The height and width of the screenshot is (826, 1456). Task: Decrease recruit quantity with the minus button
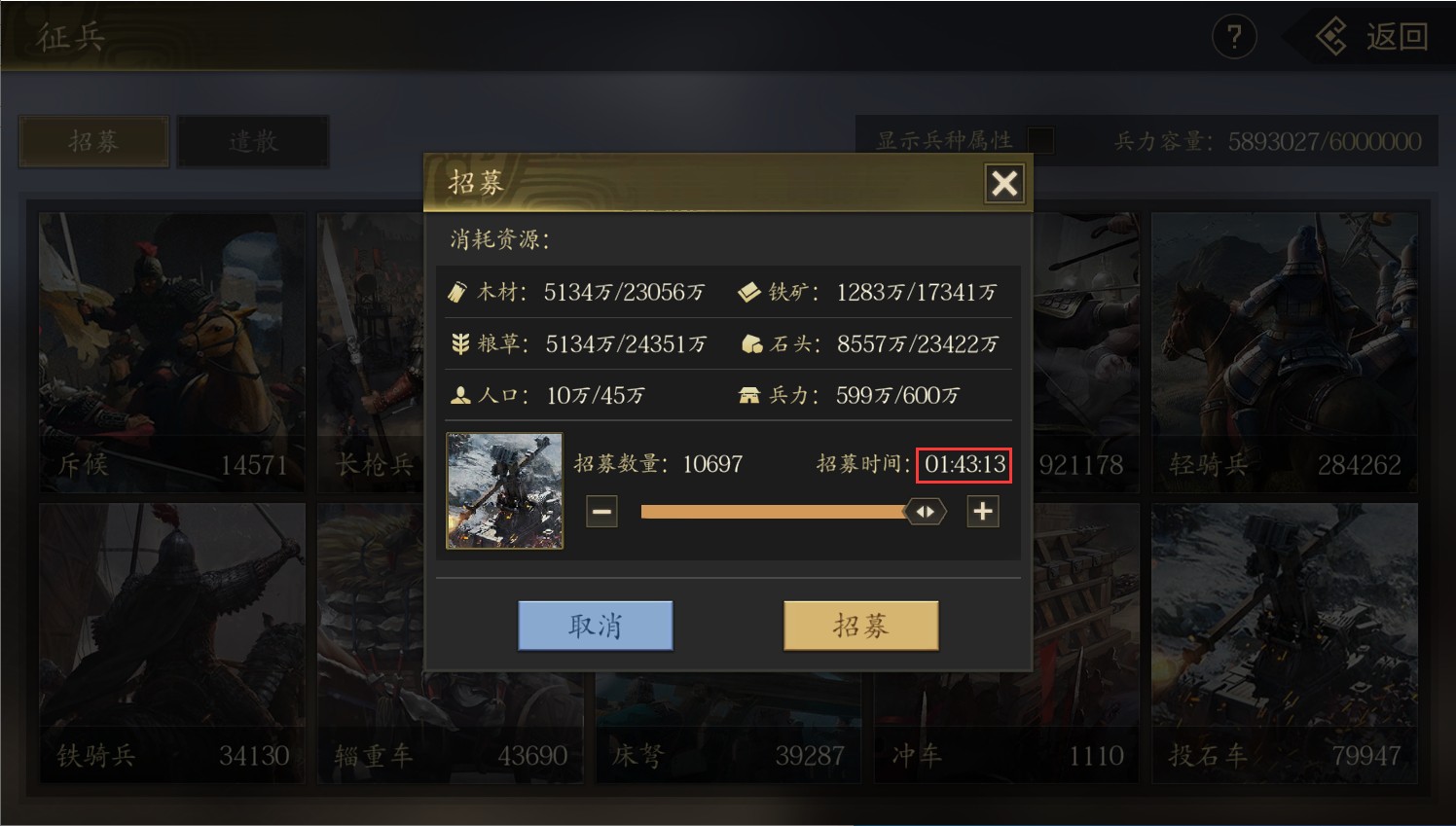pos(602,511)
